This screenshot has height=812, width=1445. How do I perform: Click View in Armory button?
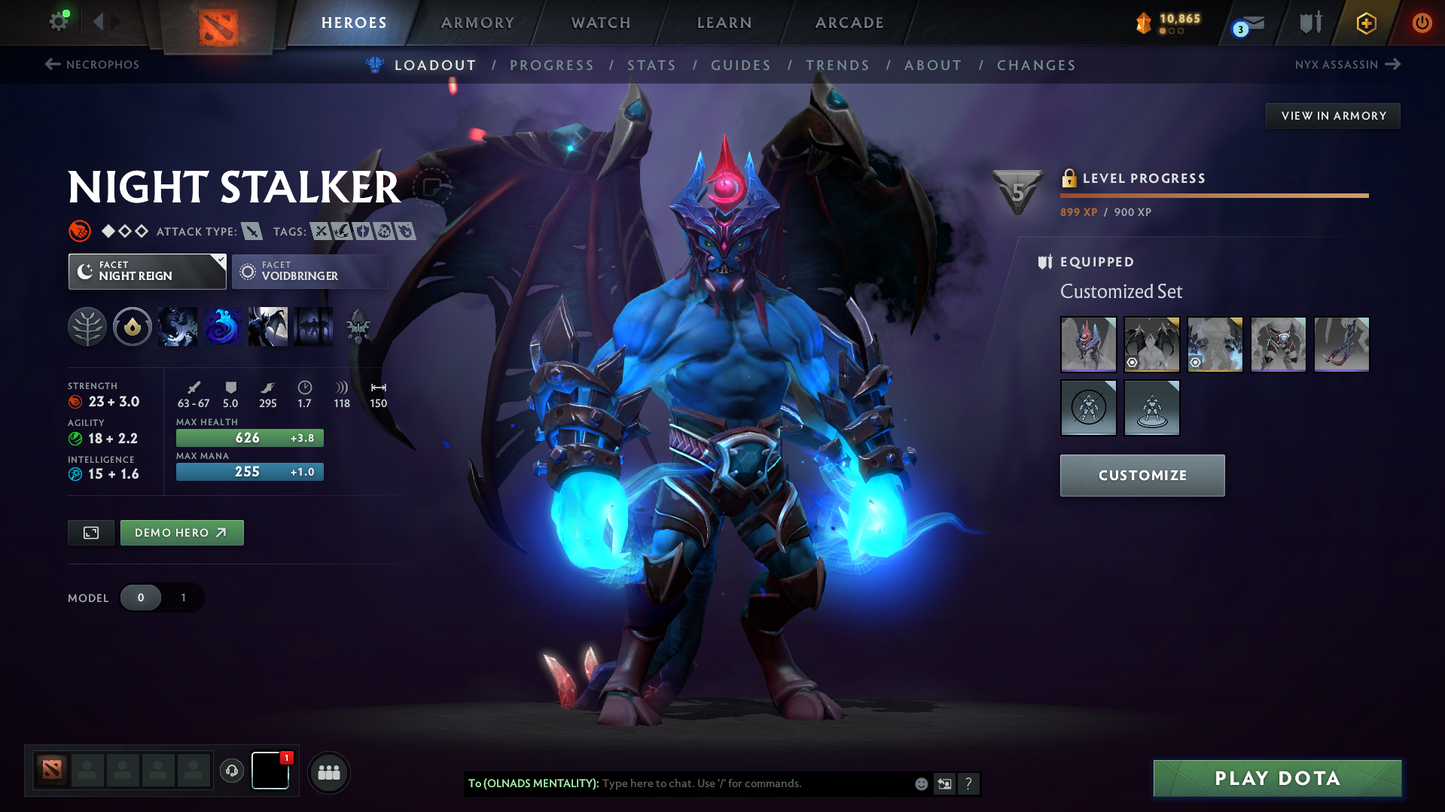point(1333,116)
